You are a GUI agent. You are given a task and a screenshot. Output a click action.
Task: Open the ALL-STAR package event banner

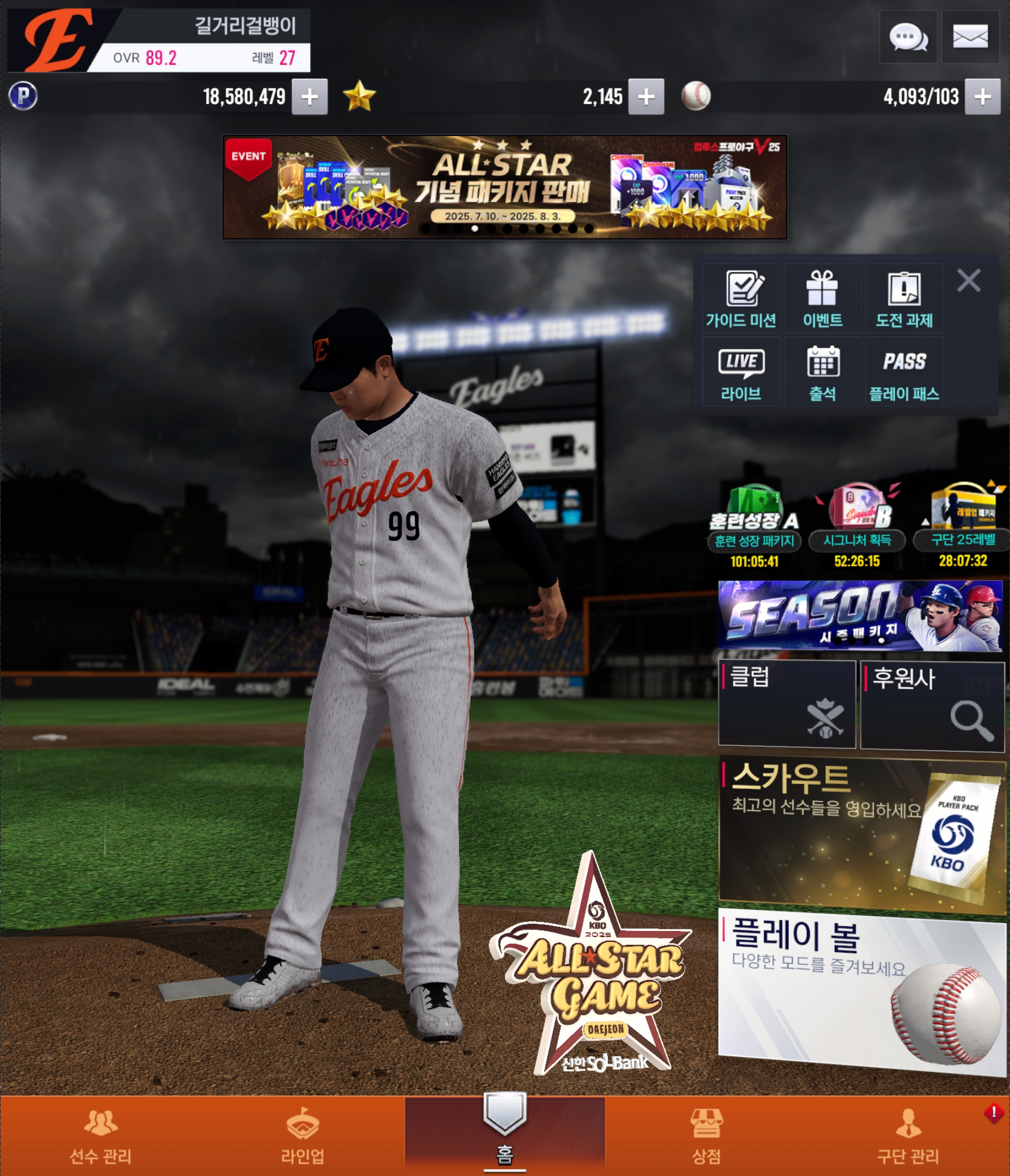coord(504,187)
